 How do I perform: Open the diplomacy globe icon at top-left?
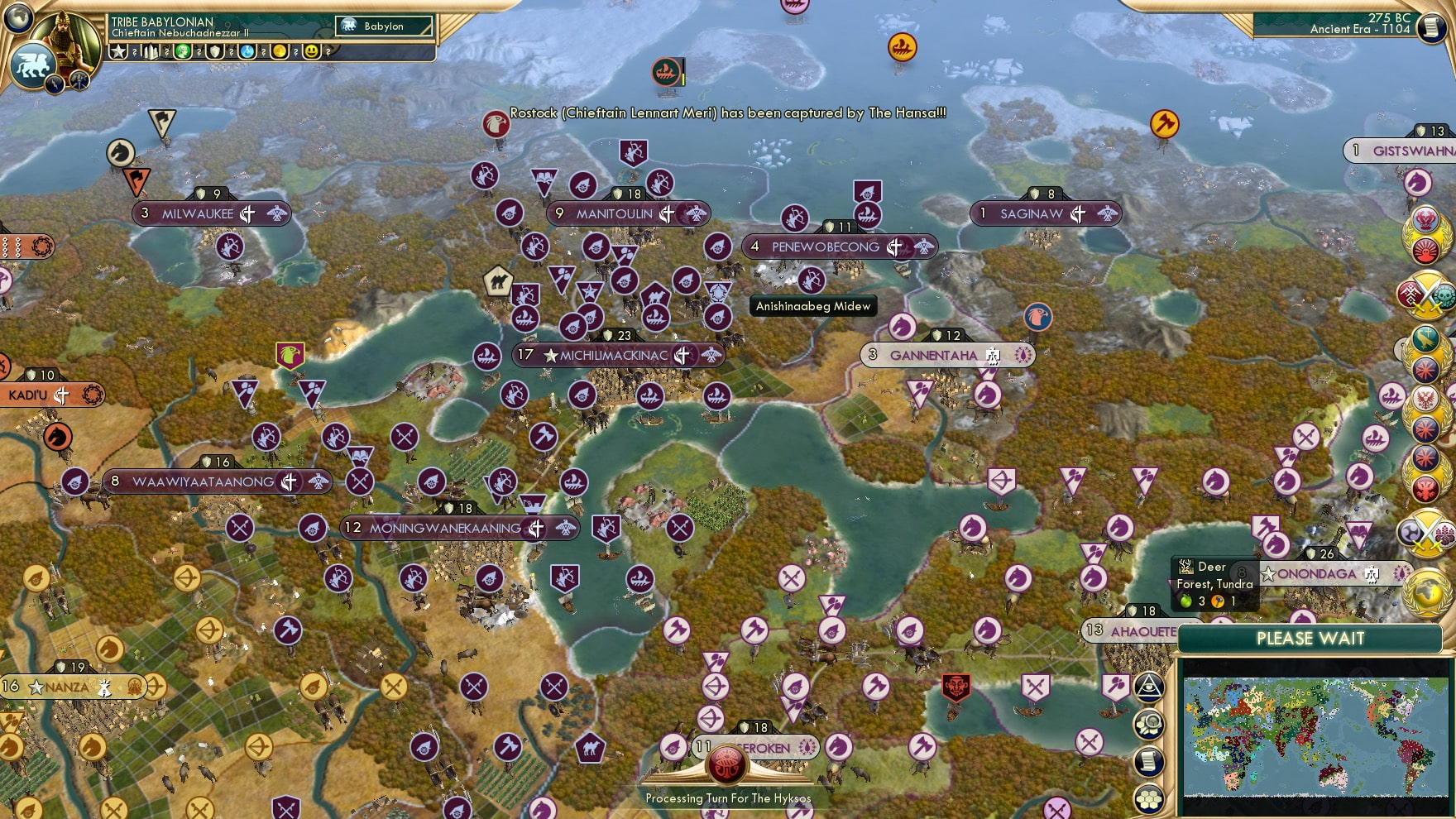[17, 17]
